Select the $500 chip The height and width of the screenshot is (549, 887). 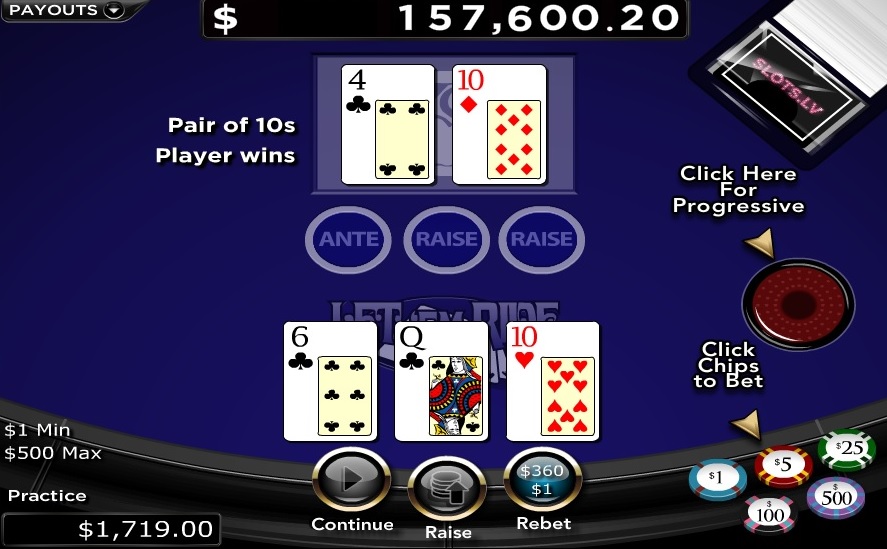(836, 497)
